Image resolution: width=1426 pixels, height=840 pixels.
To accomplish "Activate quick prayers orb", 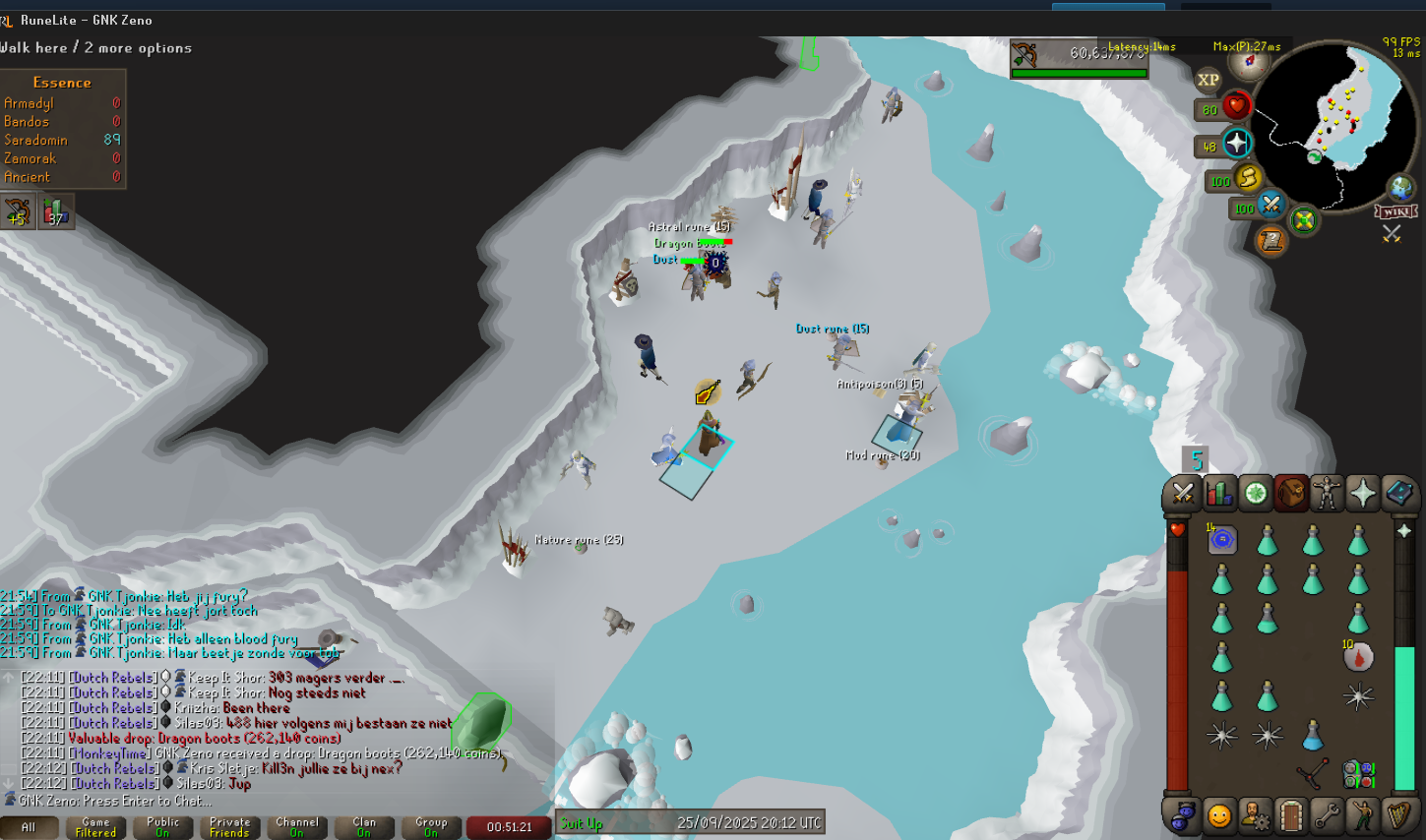I will 1237,144.
